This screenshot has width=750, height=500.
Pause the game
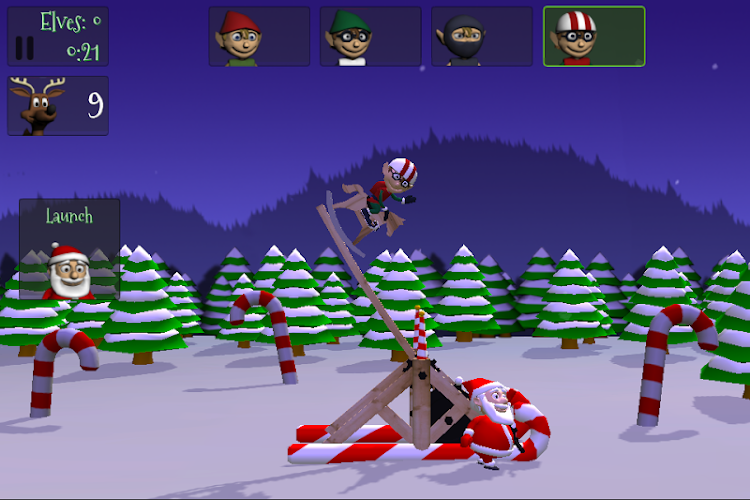[x=25, y=48]
